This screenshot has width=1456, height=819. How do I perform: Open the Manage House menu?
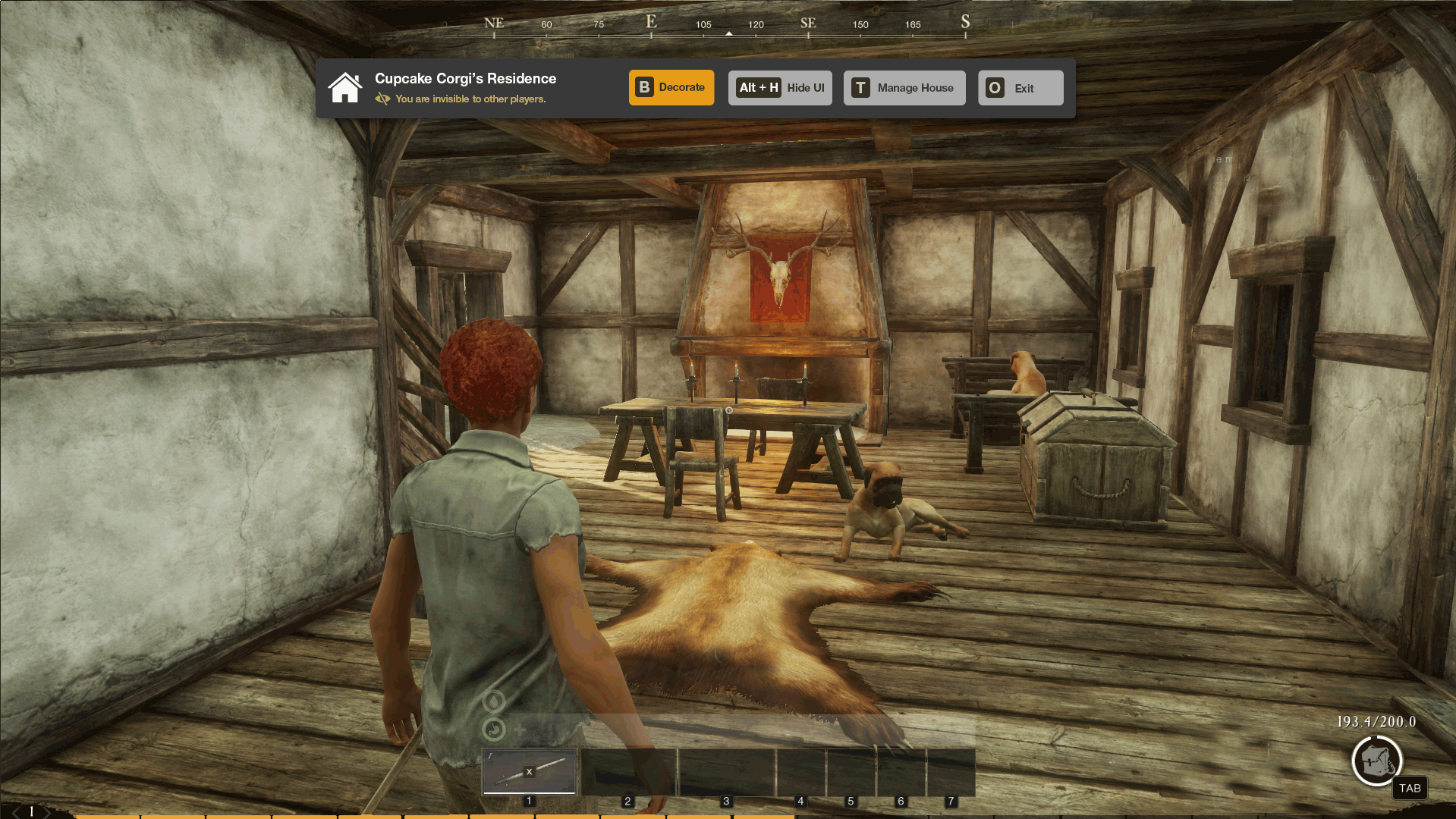[x=904, y=88]
